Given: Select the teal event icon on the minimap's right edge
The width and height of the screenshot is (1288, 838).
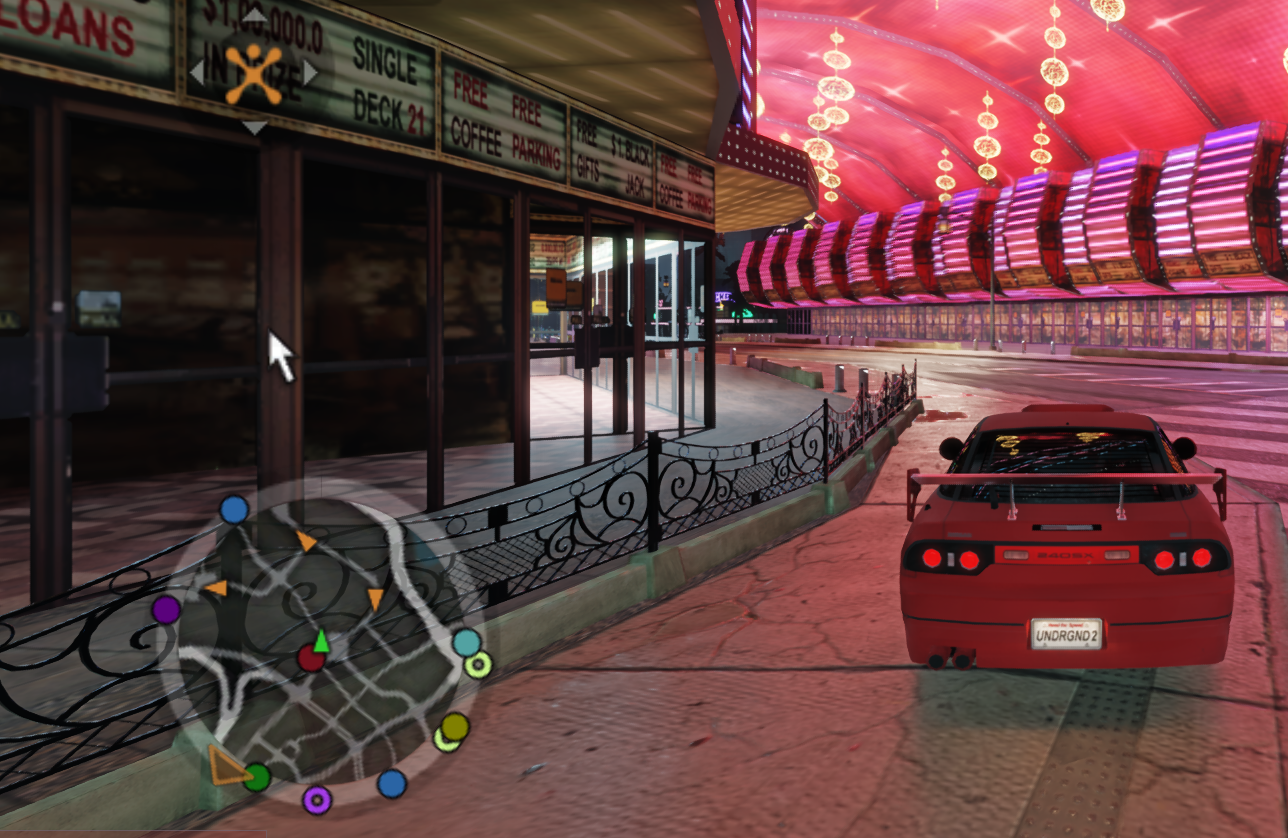Looking at the screenshot, I should (x=467, y=644).
